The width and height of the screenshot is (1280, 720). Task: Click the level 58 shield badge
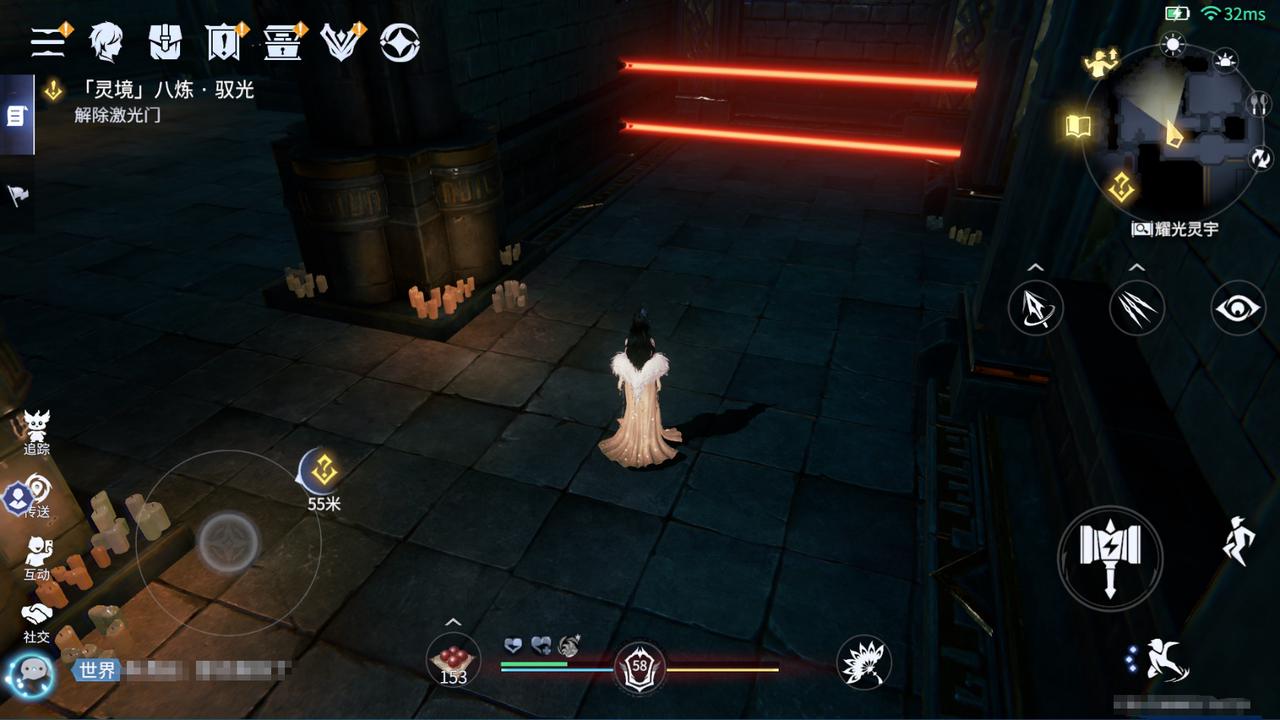(639, 667)
